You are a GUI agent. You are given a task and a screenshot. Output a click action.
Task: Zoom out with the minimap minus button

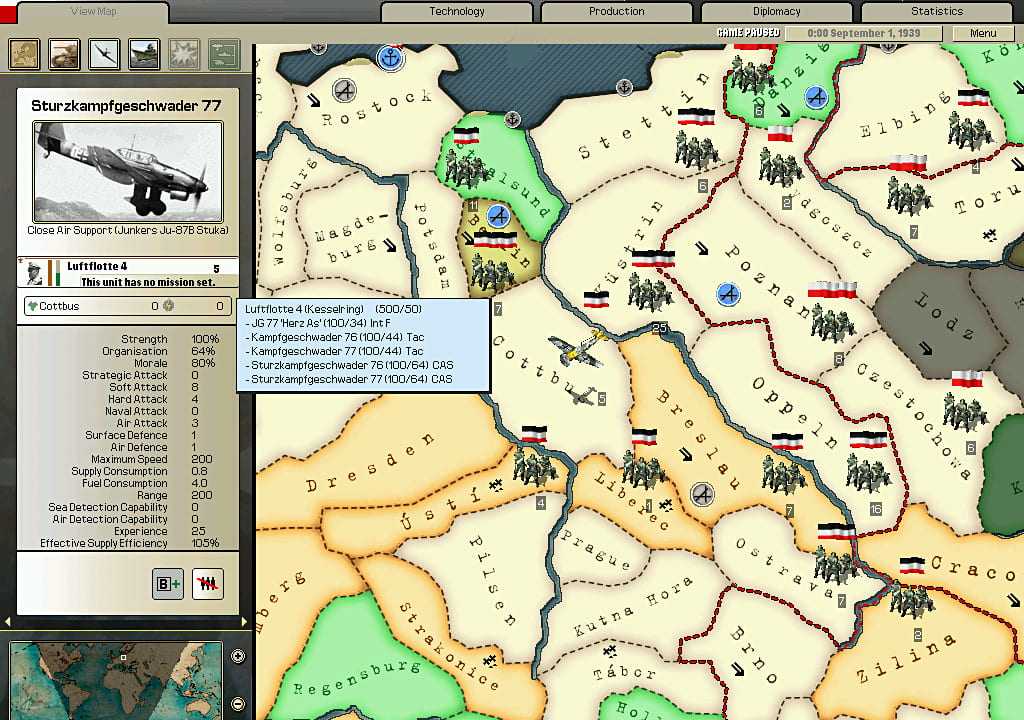(238, 700)
